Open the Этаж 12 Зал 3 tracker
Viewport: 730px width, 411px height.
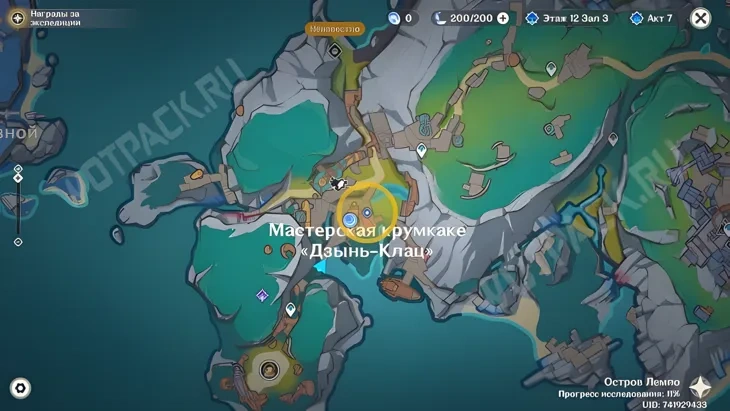click(x=566, y=18)
